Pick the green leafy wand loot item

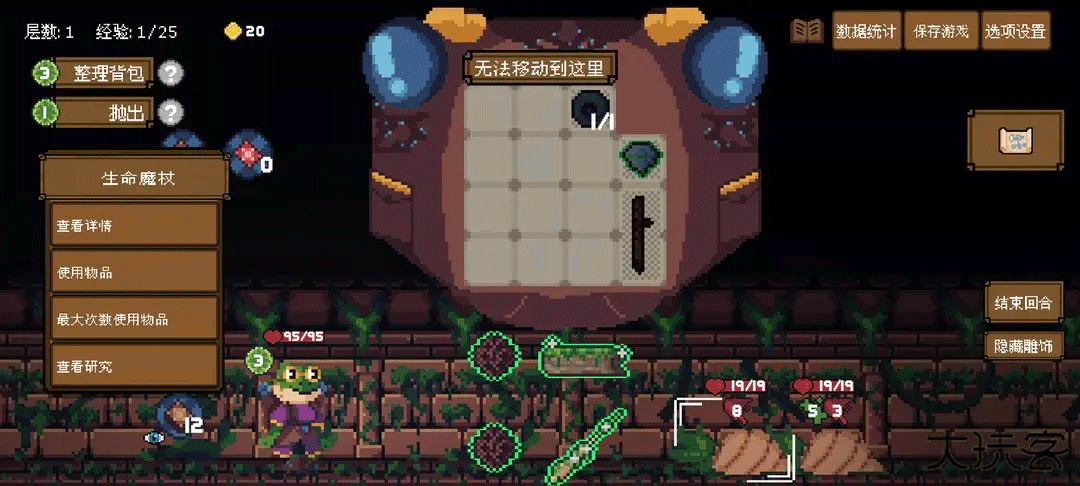click(587, 443)
